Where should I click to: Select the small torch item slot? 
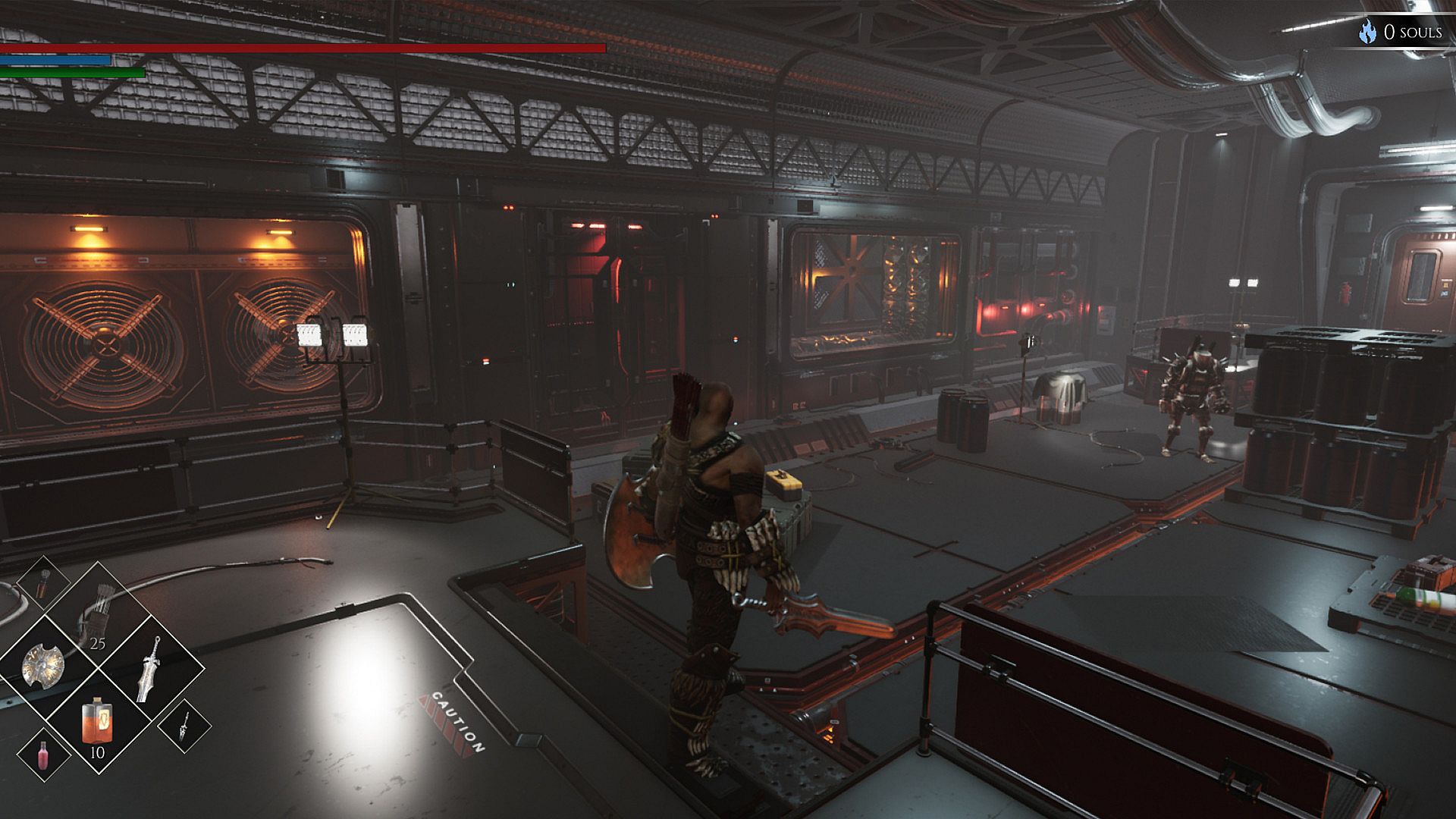(x=43, y=582)
